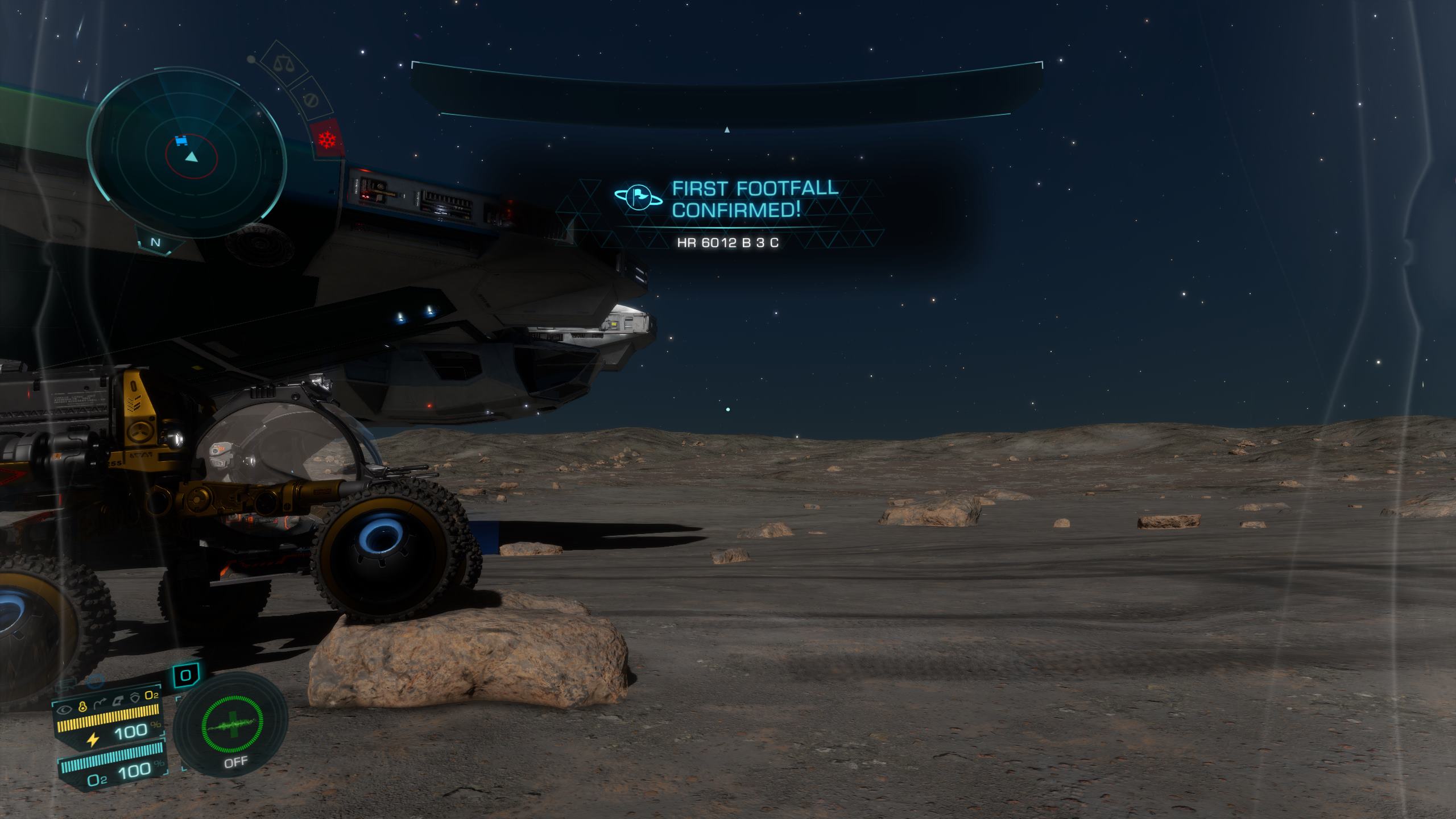1456x819 pixels.
Task: Toggle the eye night vision indicator
Action: click(65, 709)
